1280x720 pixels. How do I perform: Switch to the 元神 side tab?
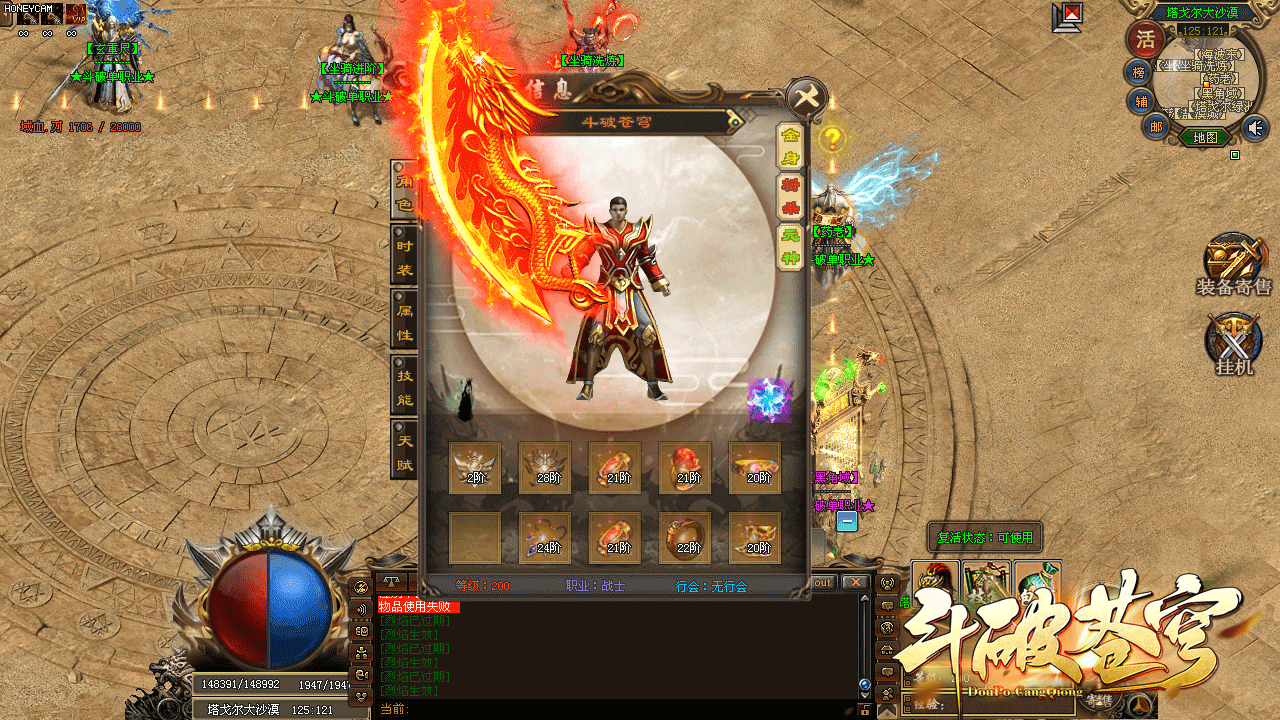[790, 246]
